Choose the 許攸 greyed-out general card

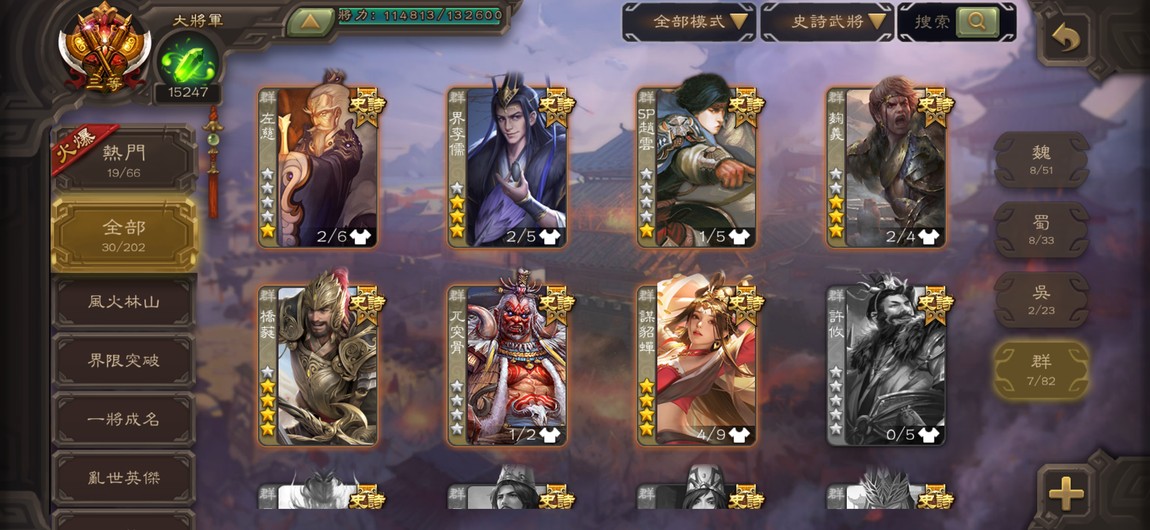886,366
